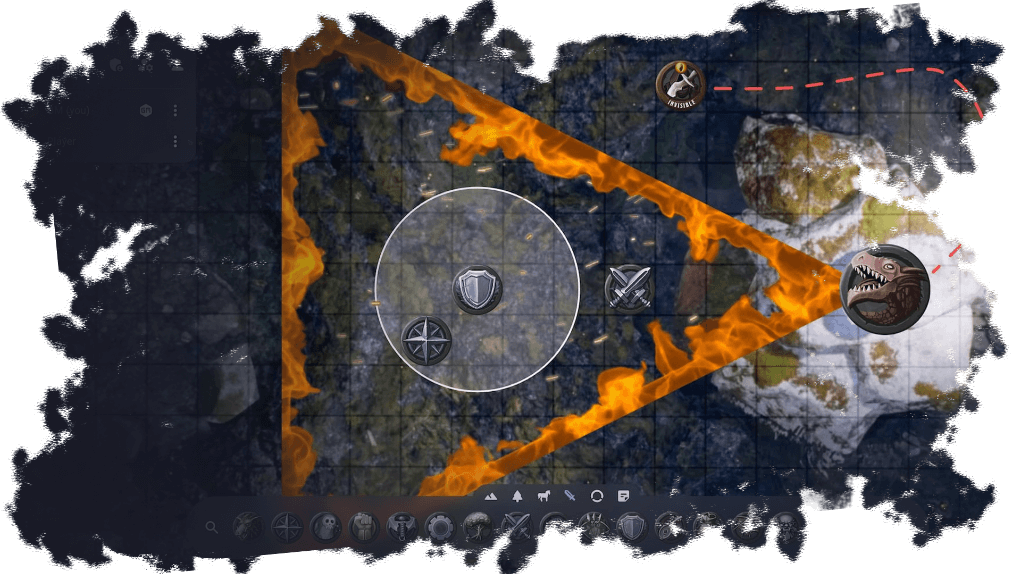Invite a player with the add-person icon
The height and width of the screenshot is (574, 1021).
click(175, 65)
